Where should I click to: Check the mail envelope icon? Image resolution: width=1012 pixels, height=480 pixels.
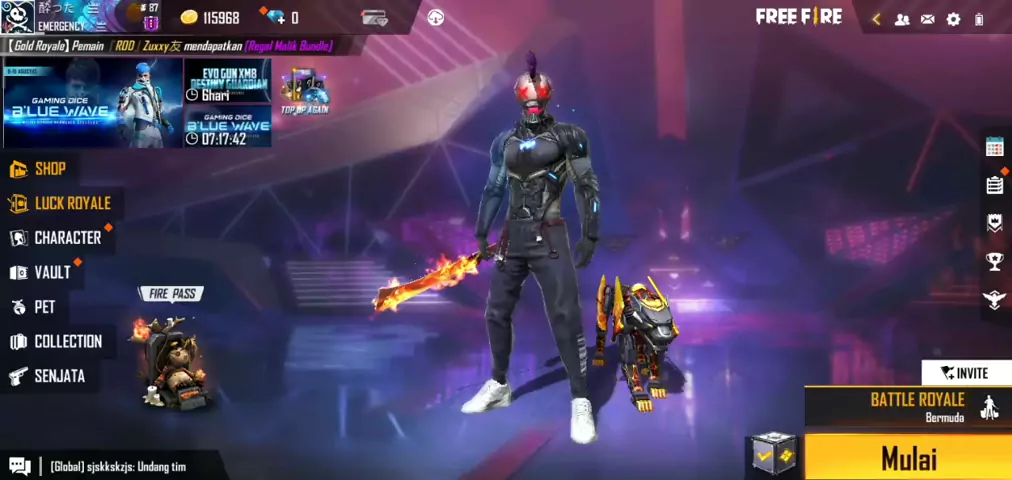point(927,19)
